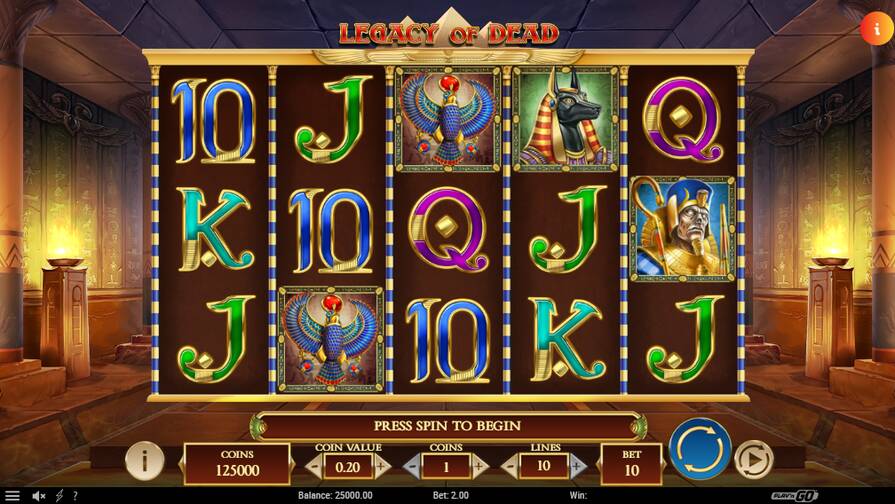Decrease the coin value

point(314,466)
